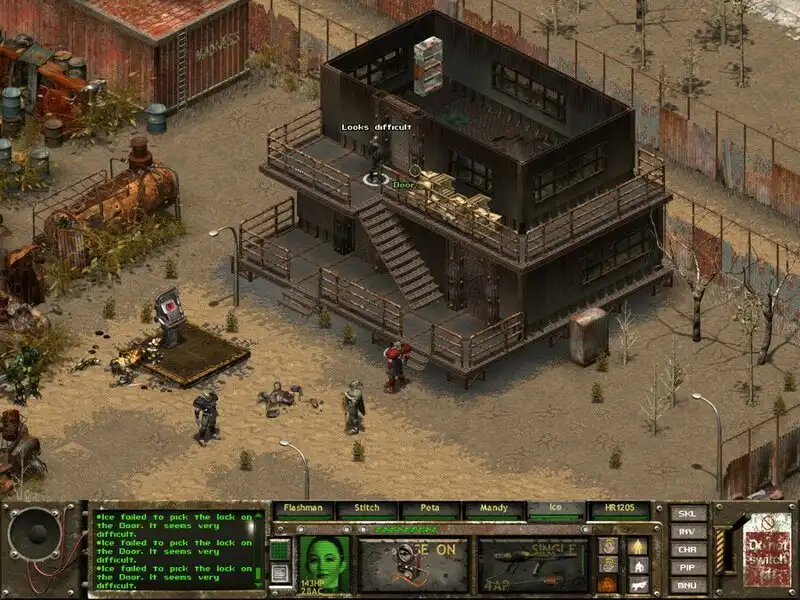The height and width of the screenshot is (600, 800).
Task: Open the INV inventory screen
Action: (x=687, y=531)
